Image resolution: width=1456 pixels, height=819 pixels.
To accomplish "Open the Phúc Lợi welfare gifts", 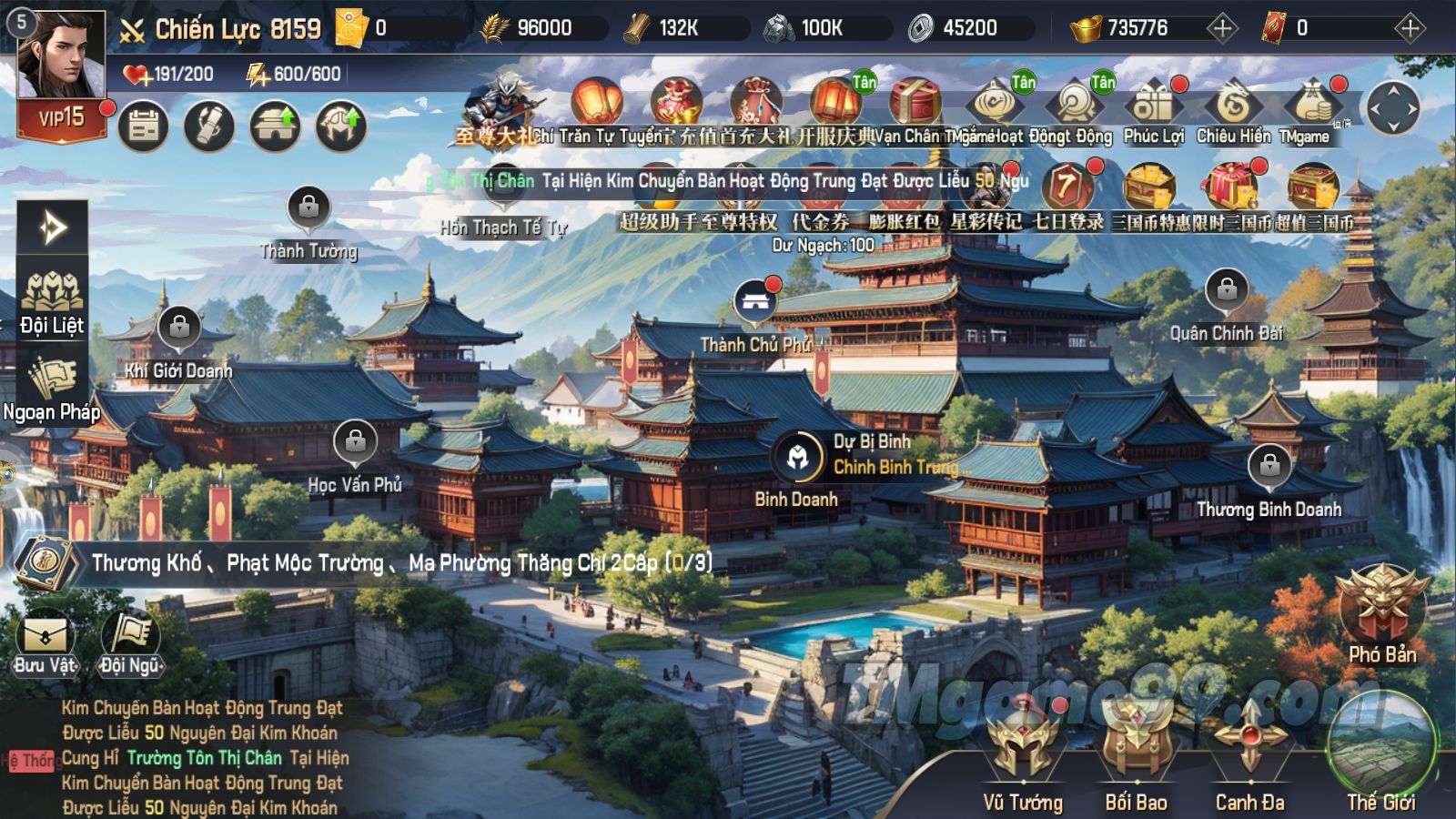I will tap(1153, 109).
